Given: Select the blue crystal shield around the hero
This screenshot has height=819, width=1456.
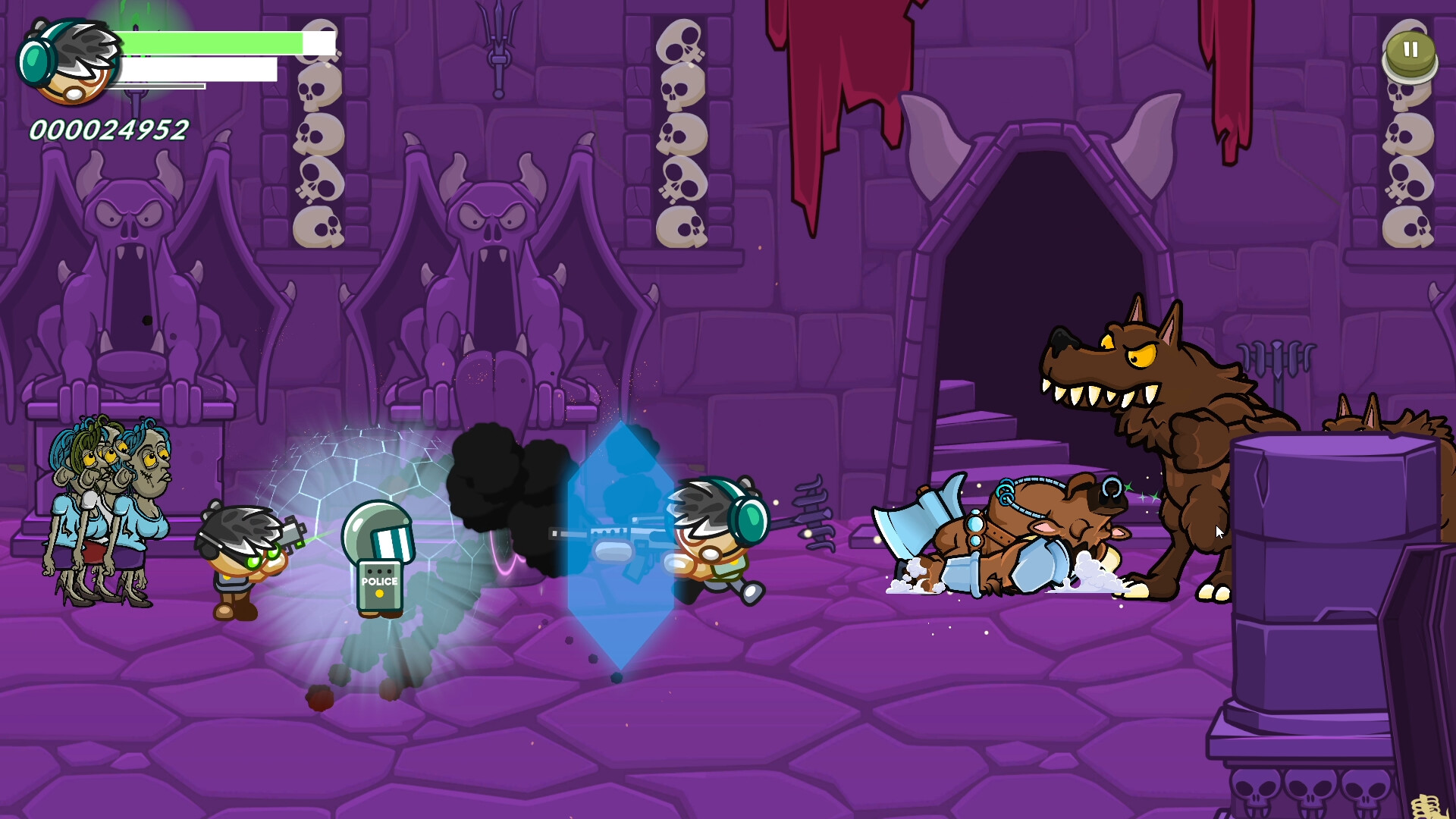Looking at the screenshot, I should (x=618, y=546).
